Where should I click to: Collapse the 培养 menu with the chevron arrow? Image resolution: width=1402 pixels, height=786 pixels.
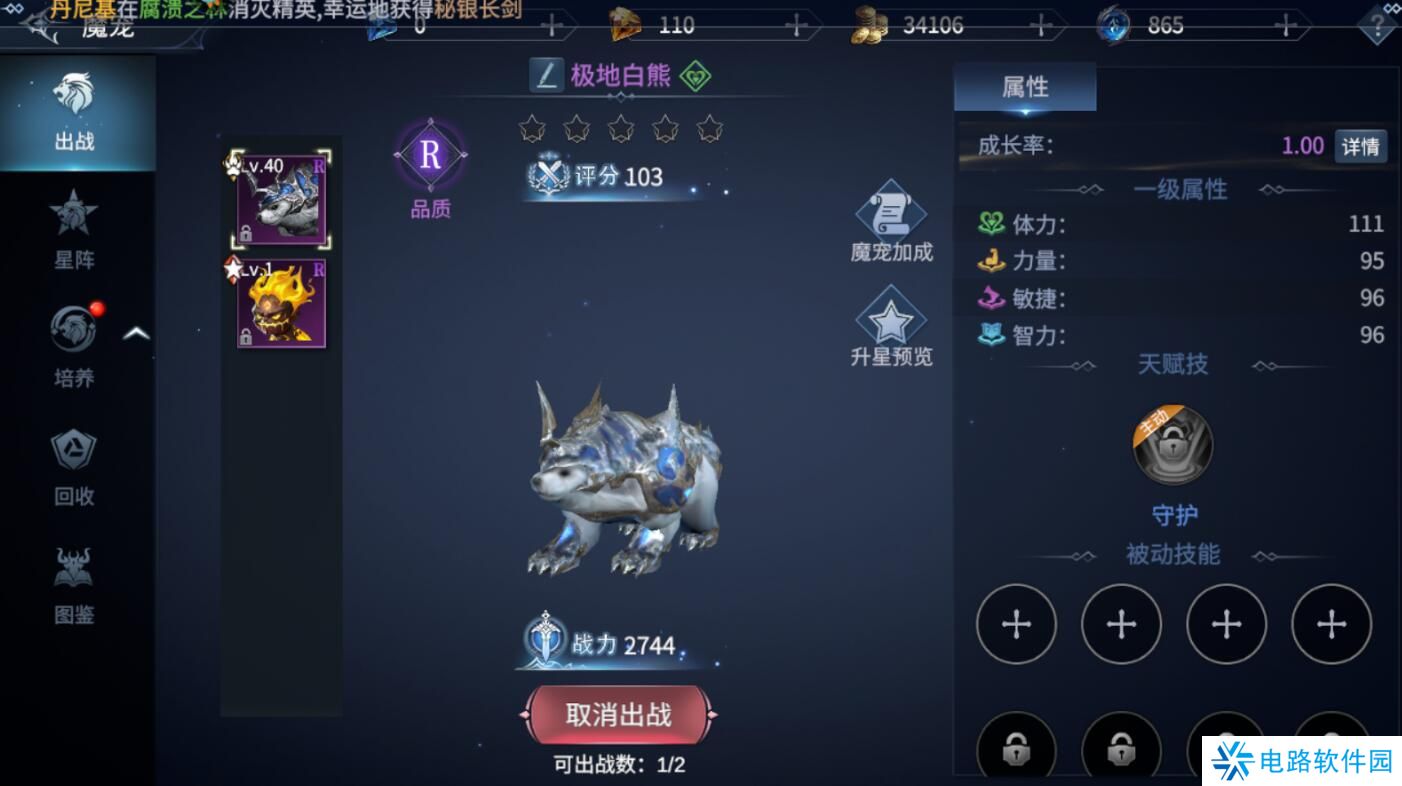point(136,332)
